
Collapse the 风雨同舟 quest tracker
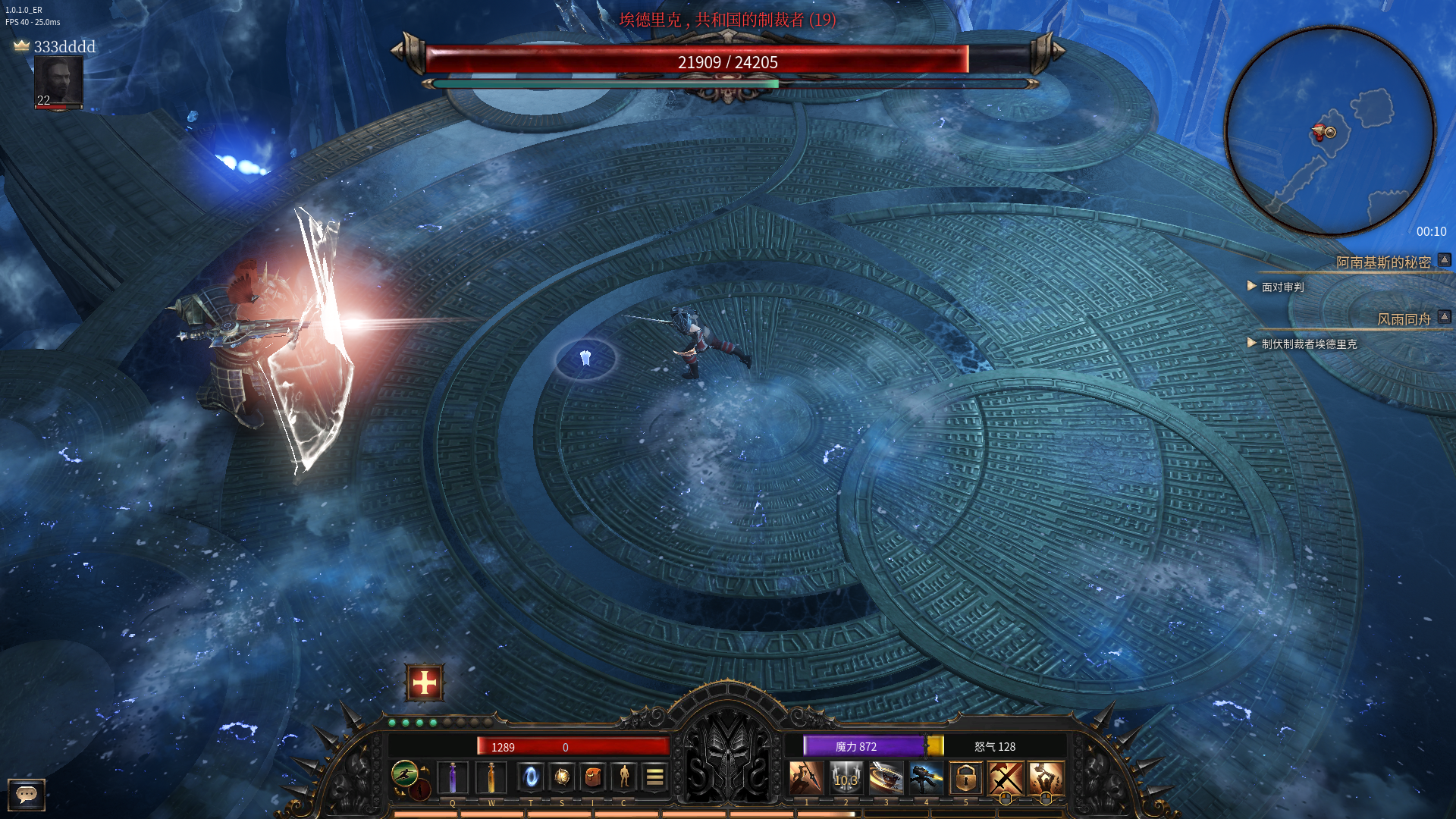click(1445, 317)
